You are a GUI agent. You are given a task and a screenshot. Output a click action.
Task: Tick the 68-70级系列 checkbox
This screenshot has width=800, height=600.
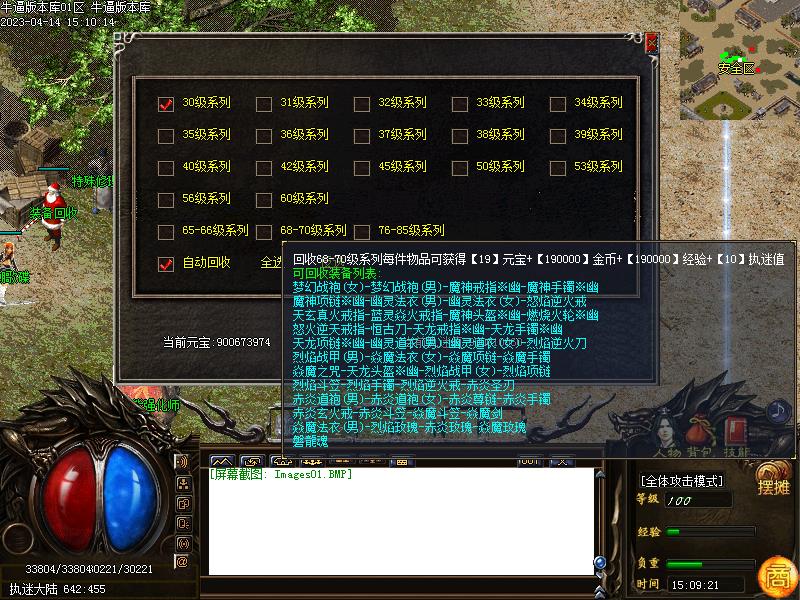[264, 232]
